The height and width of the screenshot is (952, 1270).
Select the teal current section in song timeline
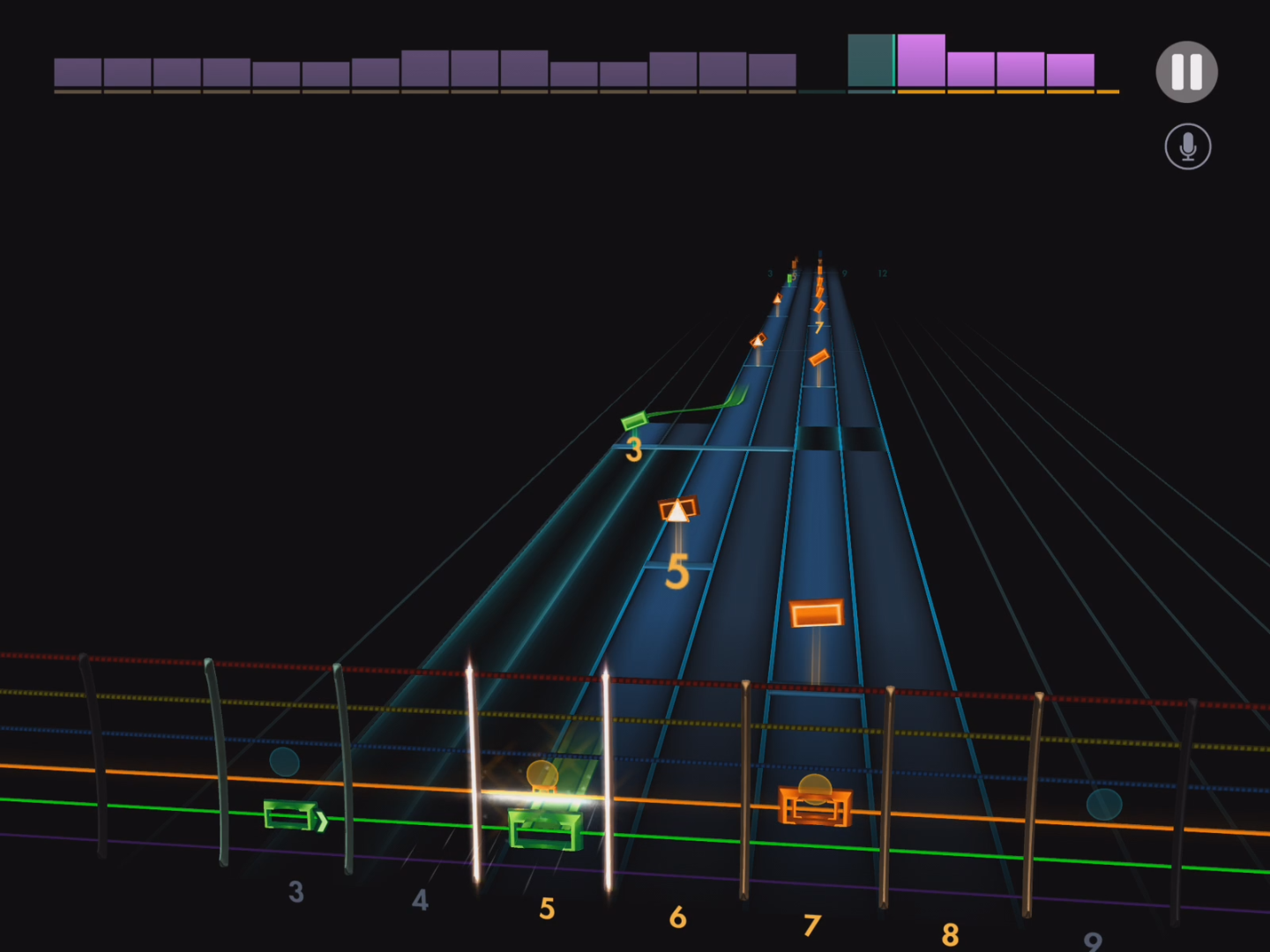(870, 61)
